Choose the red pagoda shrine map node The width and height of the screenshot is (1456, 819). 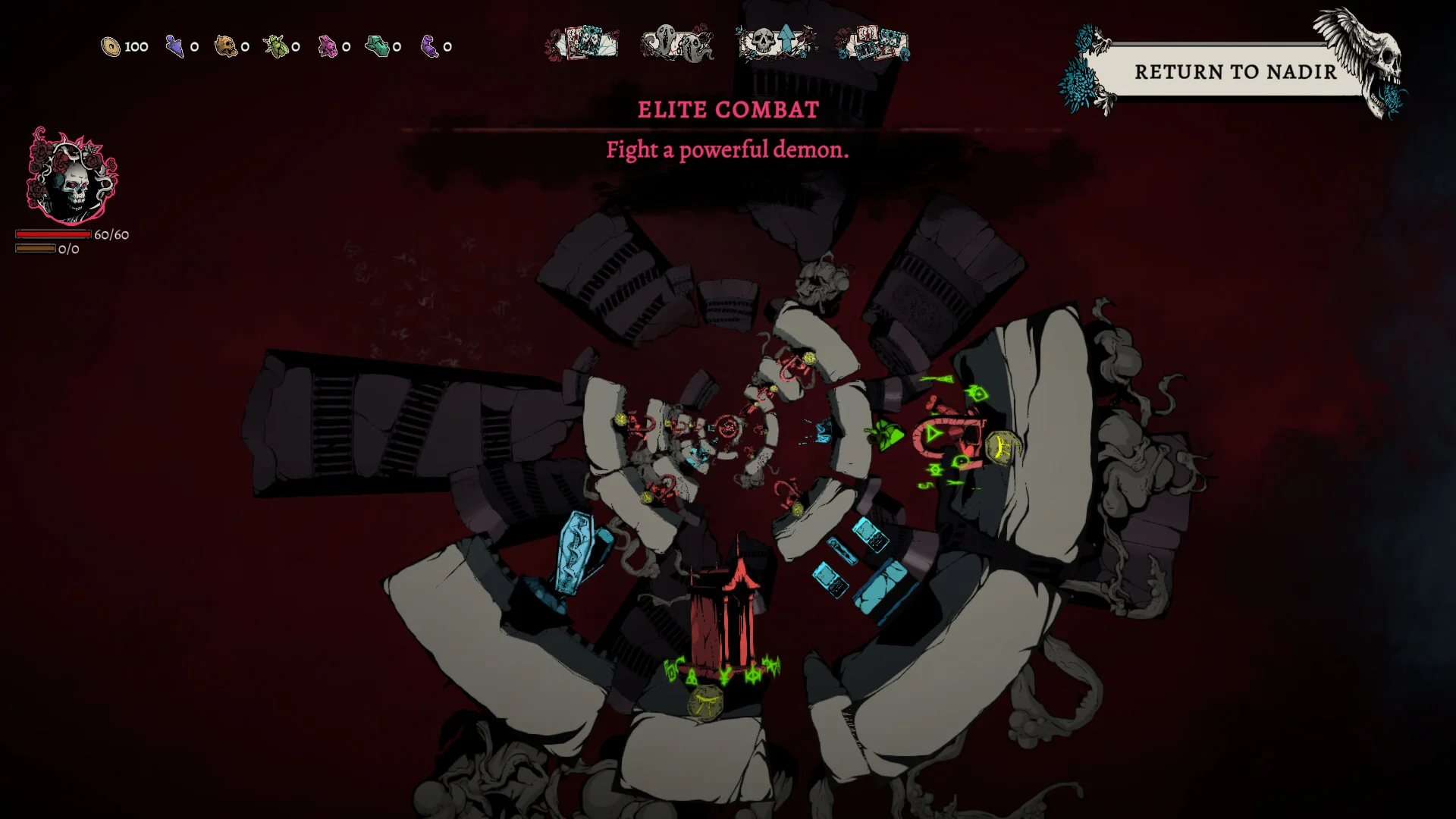726,616
